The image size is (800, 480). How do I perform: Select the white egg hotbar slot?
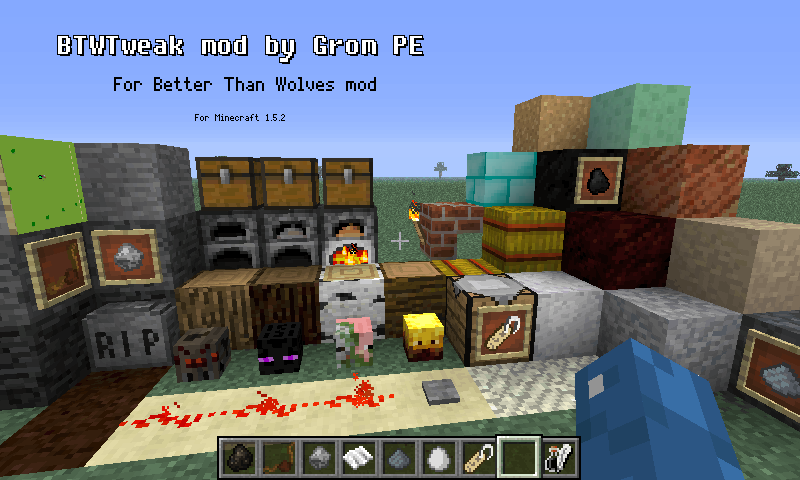[438, 459]
